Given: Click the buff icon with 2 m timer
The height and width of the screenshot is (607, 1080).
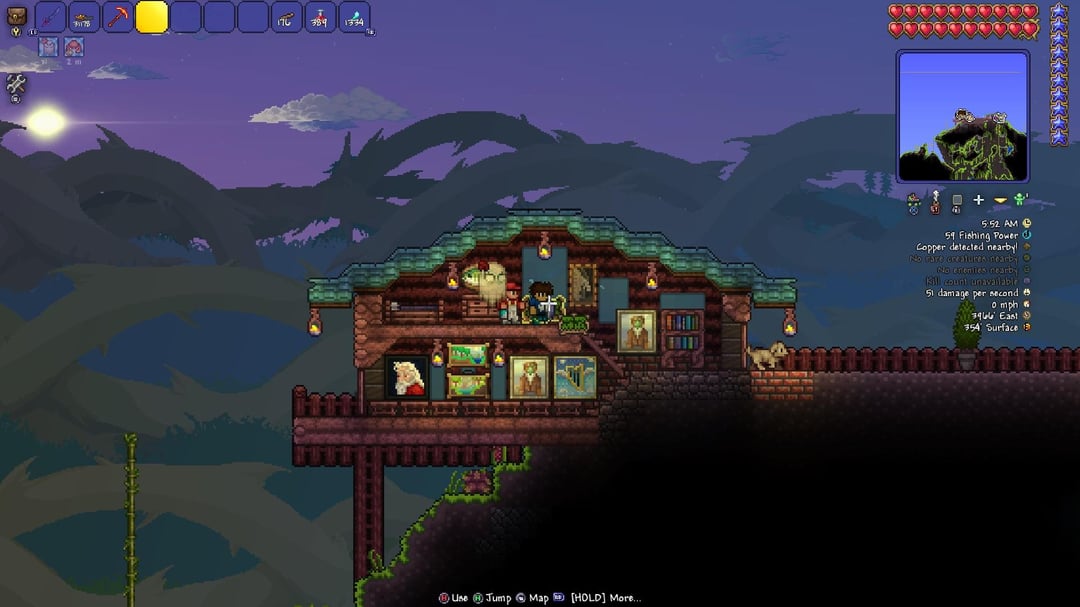Looking at the screenshot, I should pos(75,47).
